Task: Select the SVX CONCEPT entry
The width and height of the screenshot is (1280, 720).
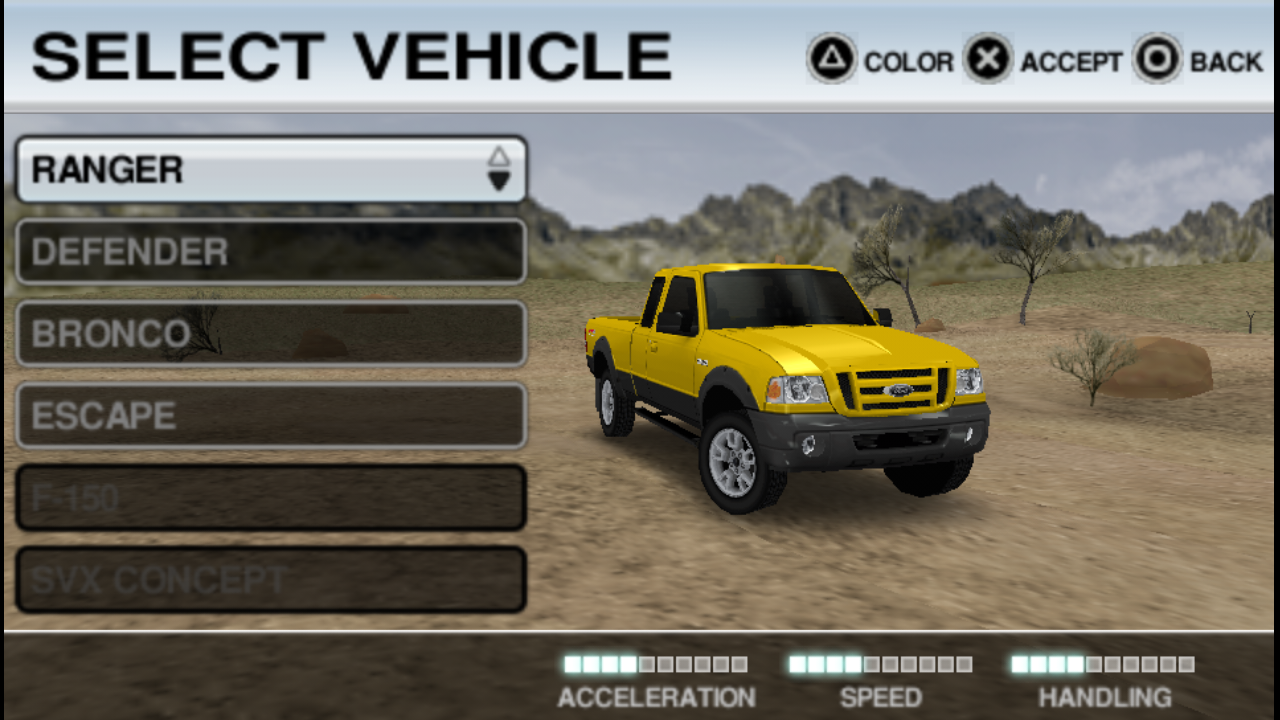Action: click(x=270, y=580)
